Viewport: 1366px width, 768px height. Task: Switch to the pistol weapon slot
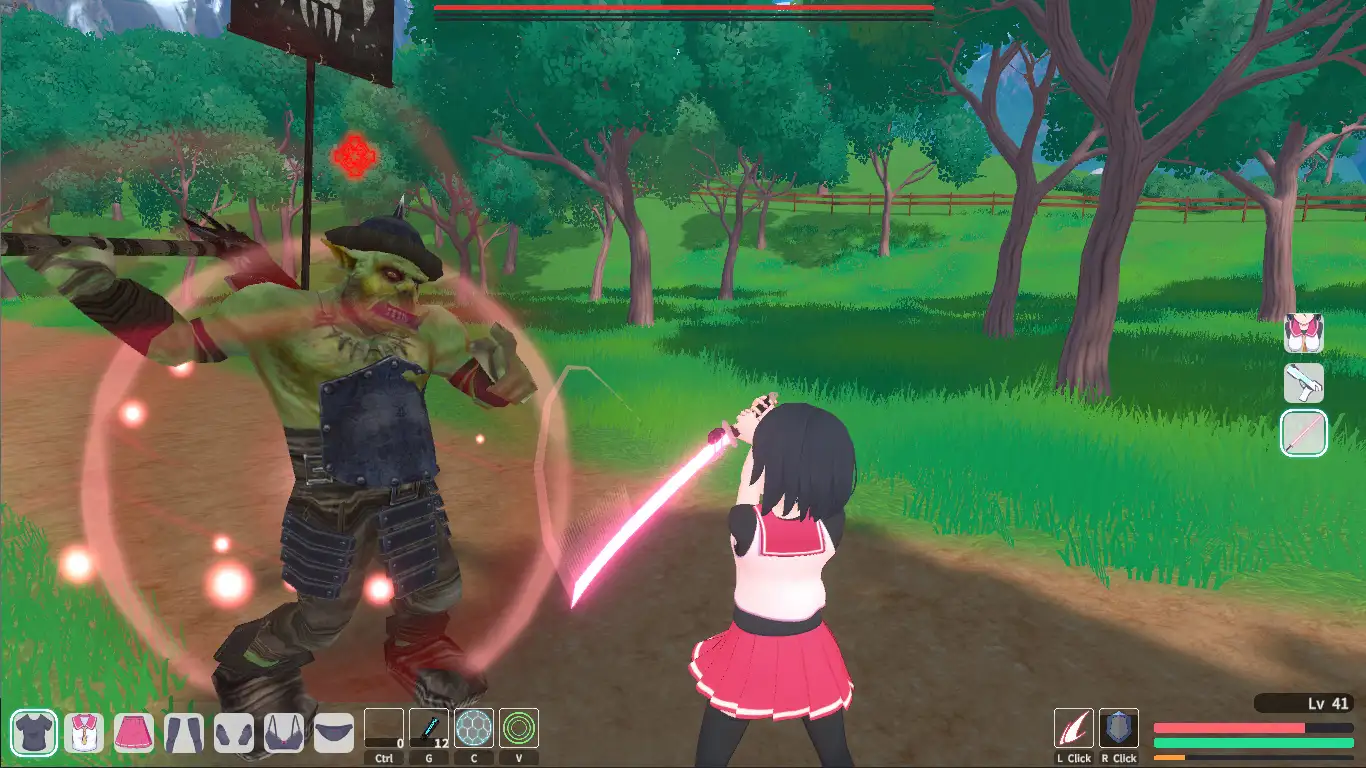click(x=1304, y=383)
